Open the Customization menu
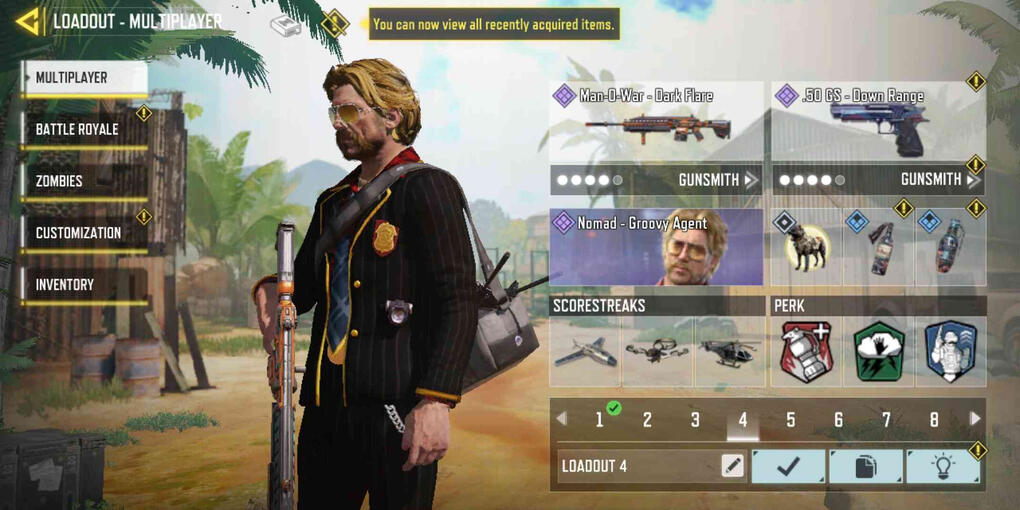Viewport: 1020px width, 510px height. click(86, 233)
